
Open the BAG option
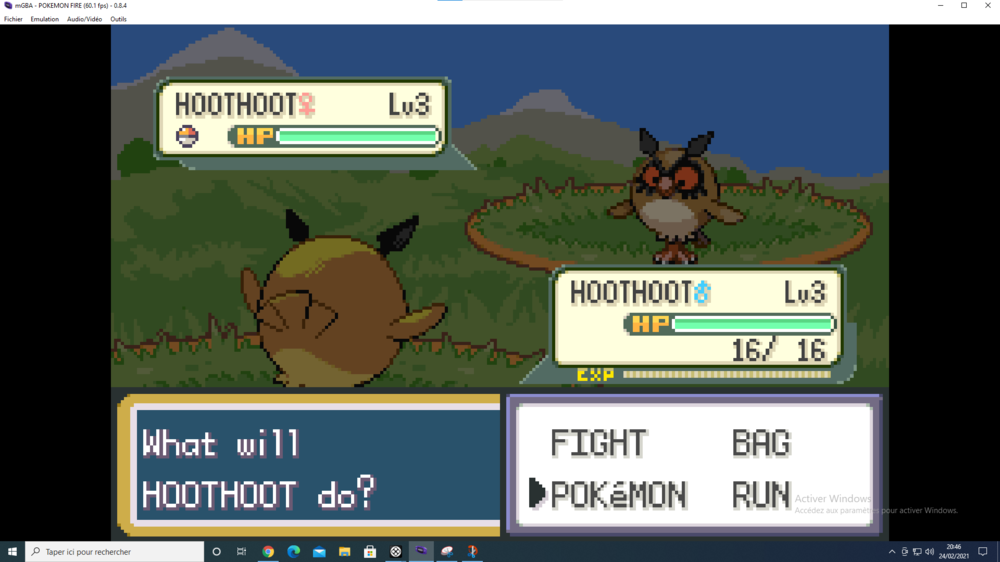click(x=761, y=443)
